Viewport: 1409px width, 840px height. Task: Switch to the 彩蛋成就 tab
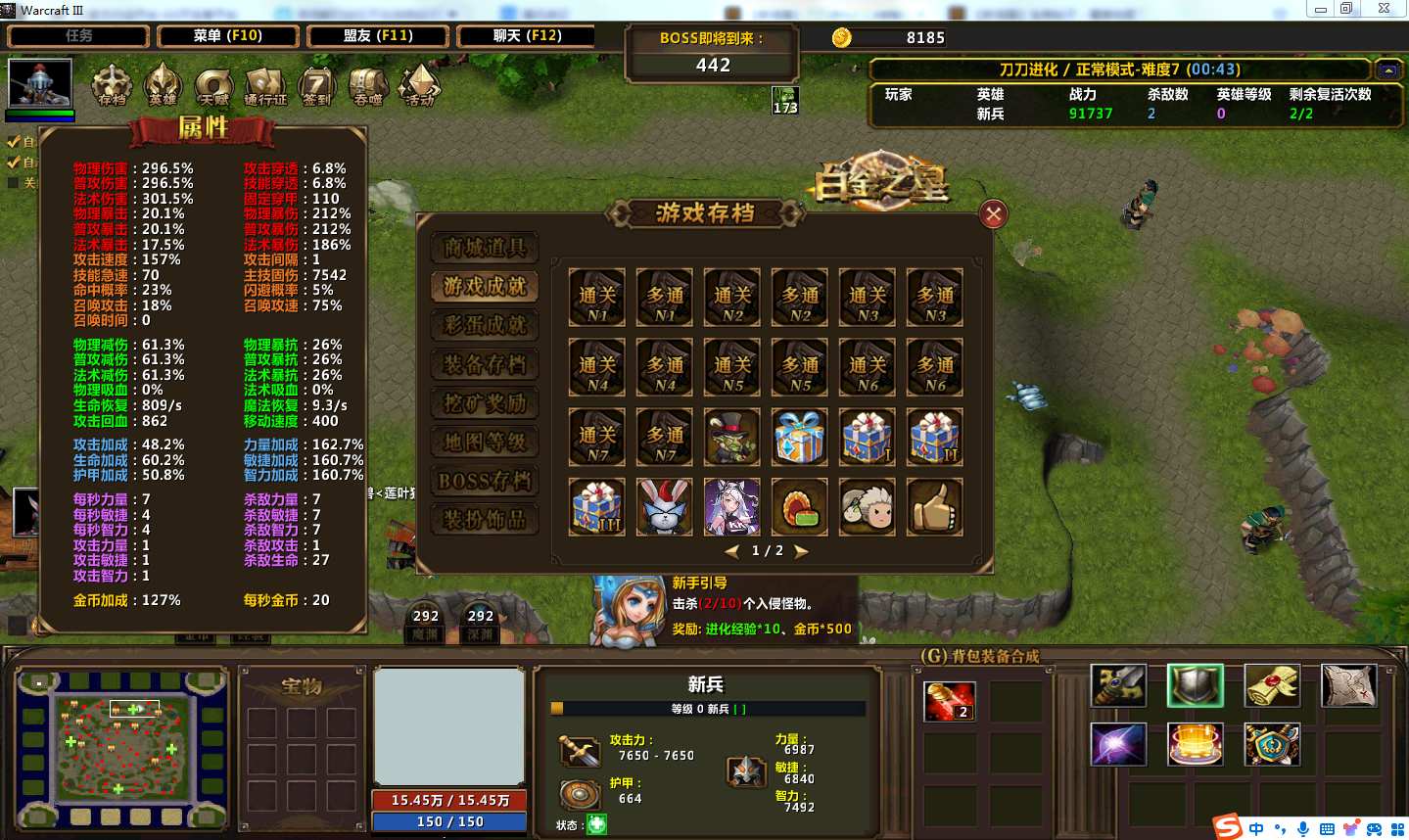pos(485,325)
